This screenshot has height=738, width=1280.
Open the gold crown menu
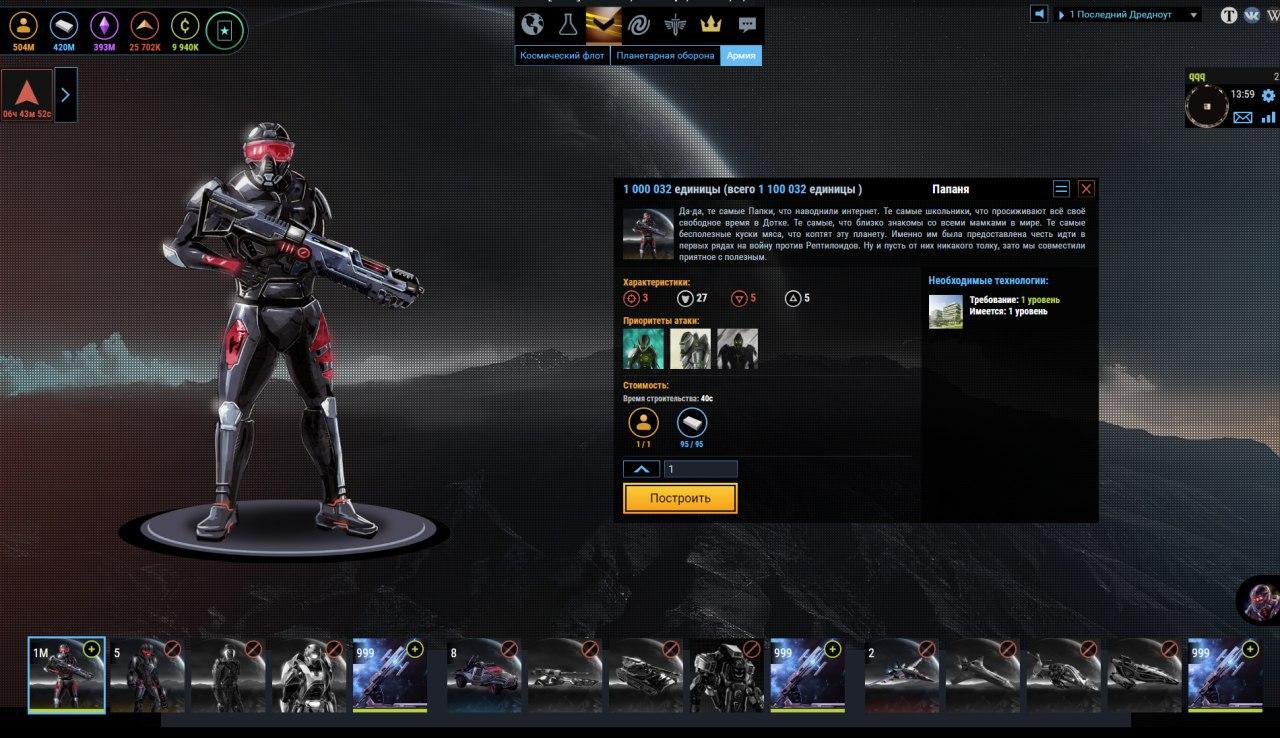click(x=710, y=24)
